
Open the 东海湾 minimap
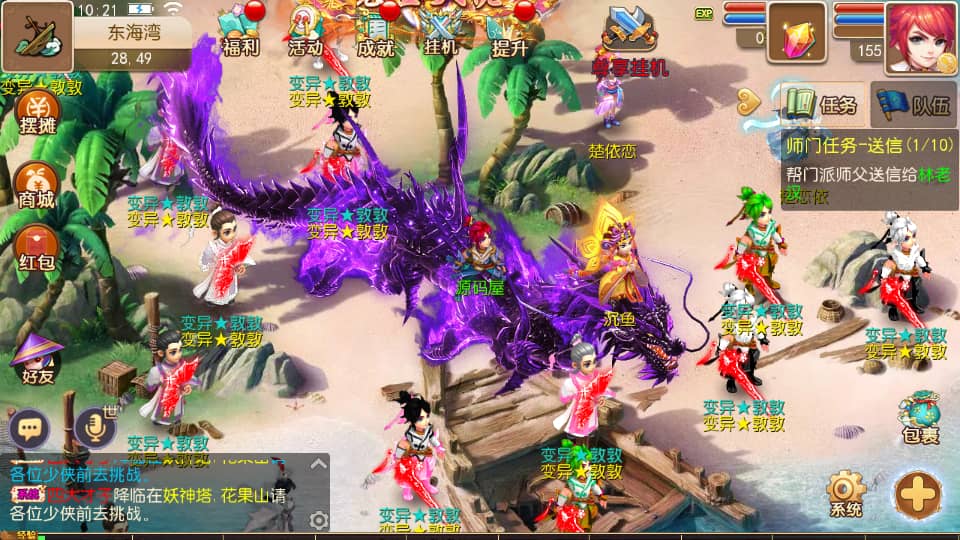tap(36, 36)
